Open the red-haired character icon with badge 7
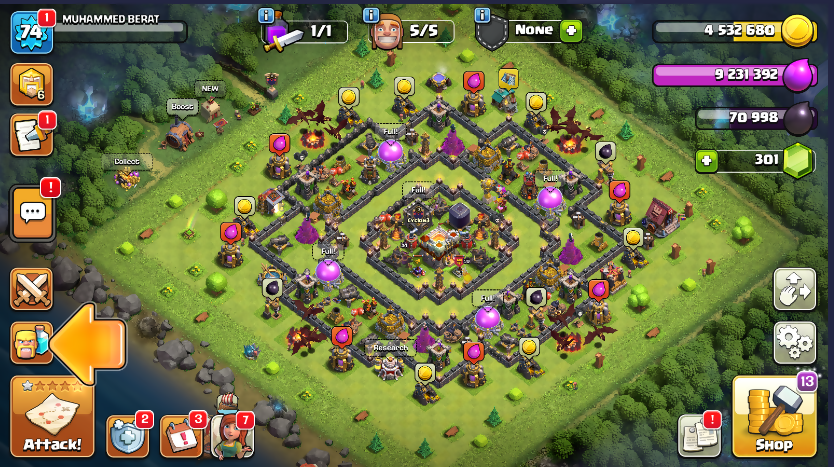The image size is (834, 467). [x=232, y=433]
